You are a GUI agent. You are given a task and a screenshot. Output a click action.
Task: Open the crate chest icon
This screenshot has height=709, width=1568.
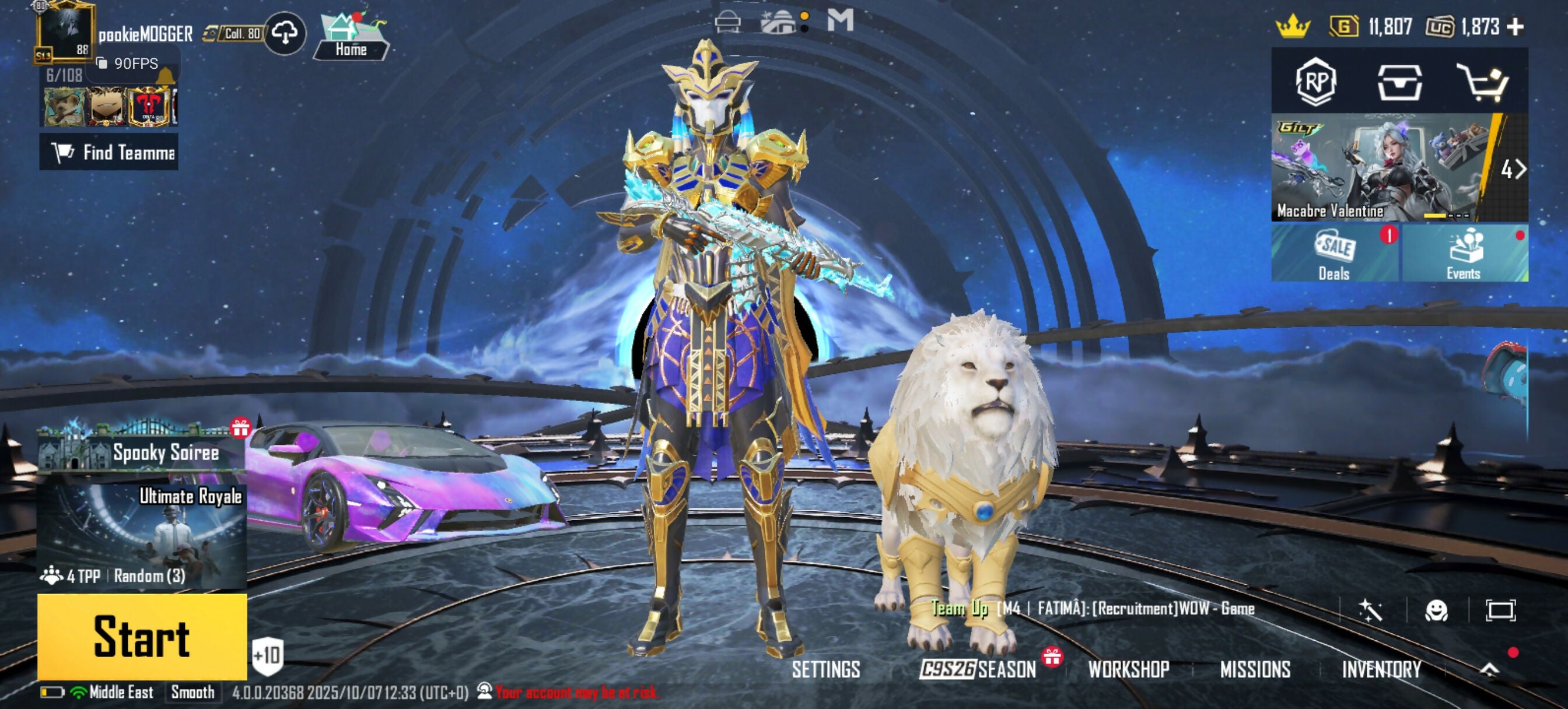[1399, 82]
